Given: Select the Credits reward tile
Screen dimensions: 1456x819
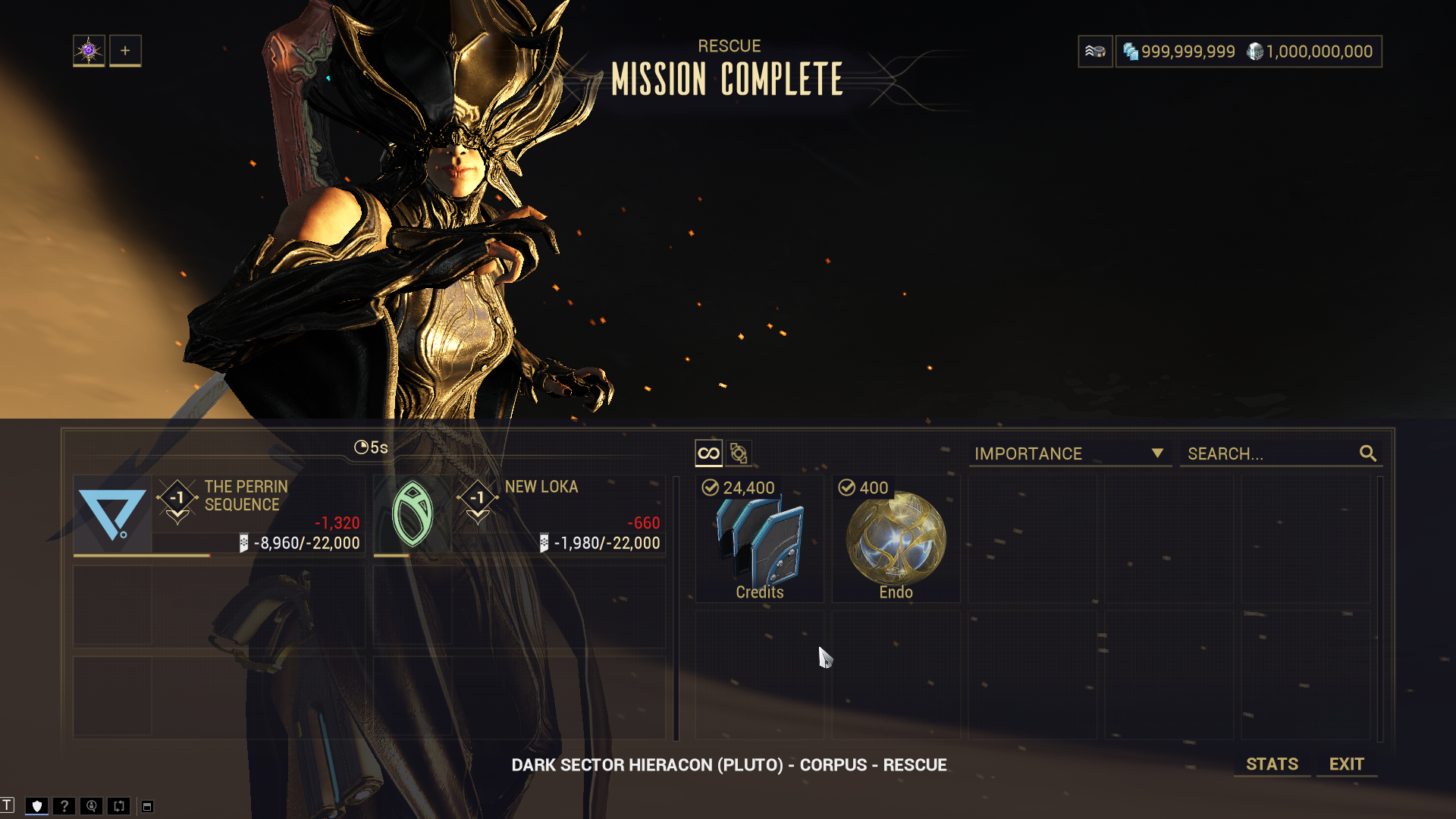Looking at the screenshot, I should [759, 539].
